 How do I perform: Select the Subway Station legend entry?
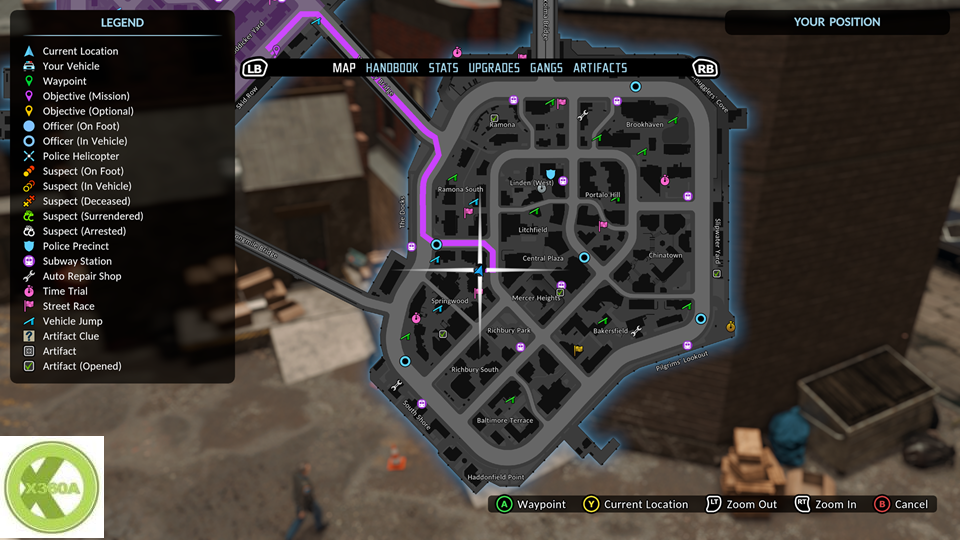click(x=77, y=261)
